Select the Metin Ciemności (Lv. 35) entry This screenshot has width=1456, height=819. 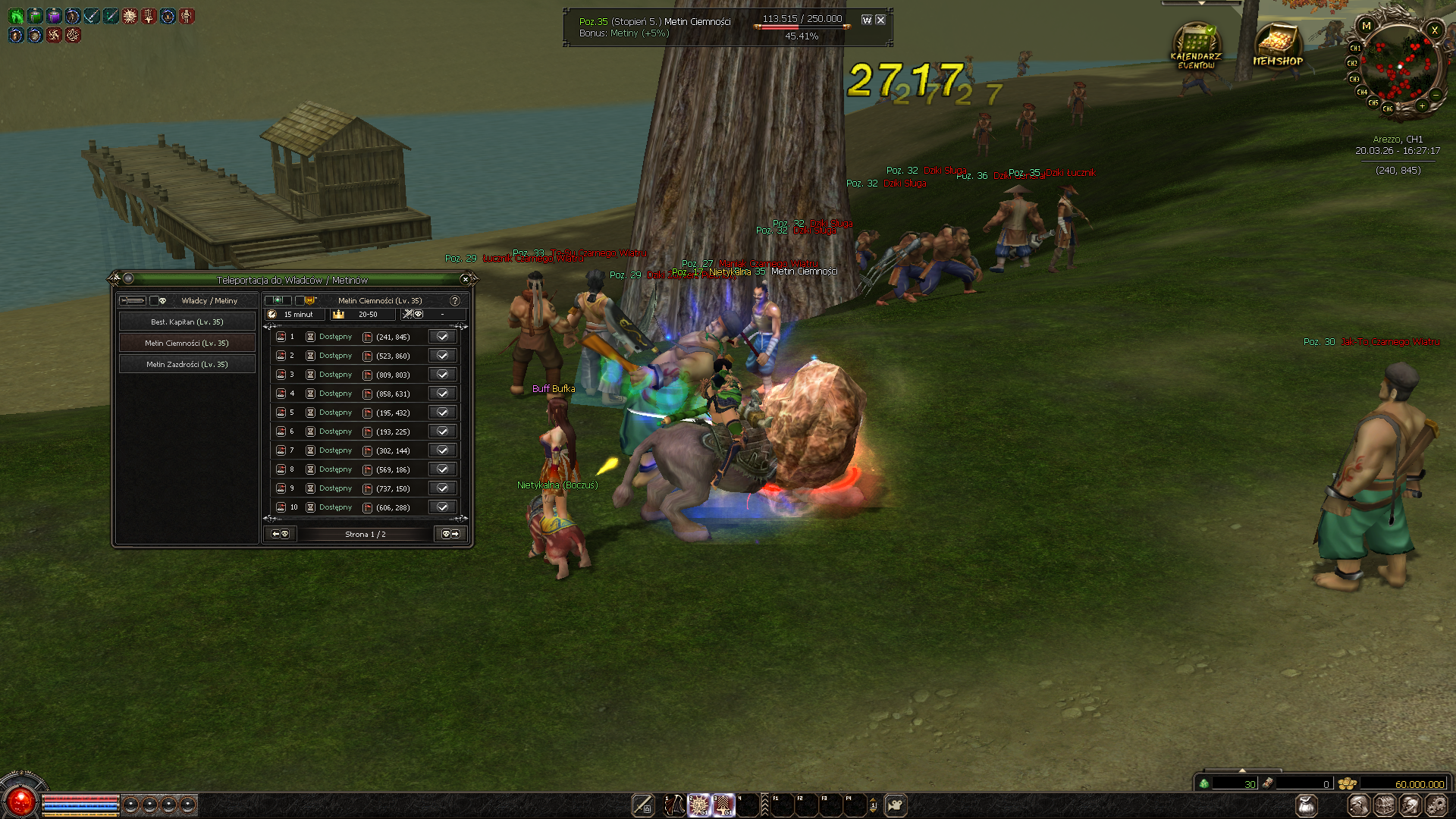pyautogui.click(x=187, y=344)
